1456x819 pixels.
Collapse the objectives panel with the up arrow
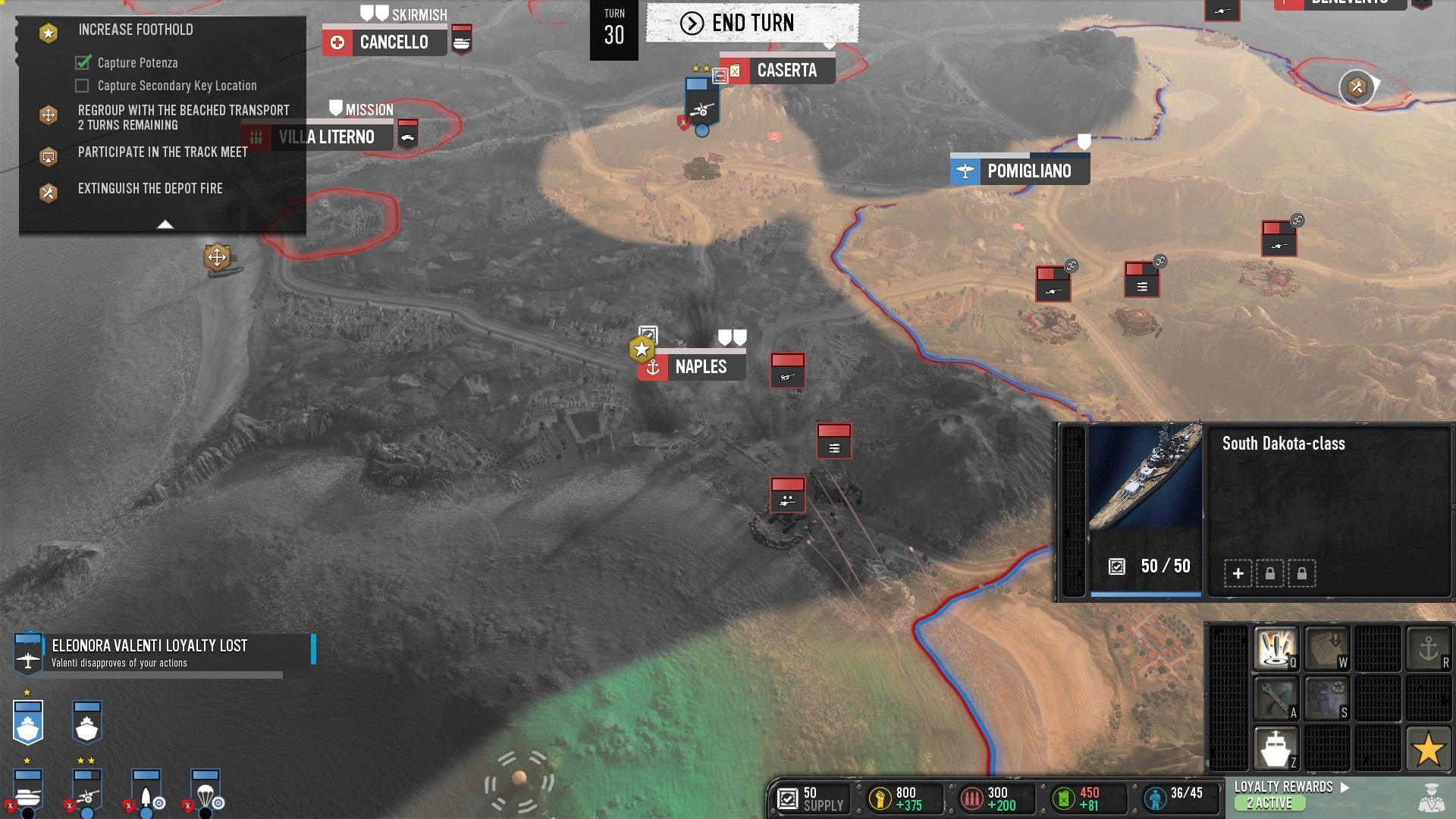pyautogui.click(x=164, y=225)
